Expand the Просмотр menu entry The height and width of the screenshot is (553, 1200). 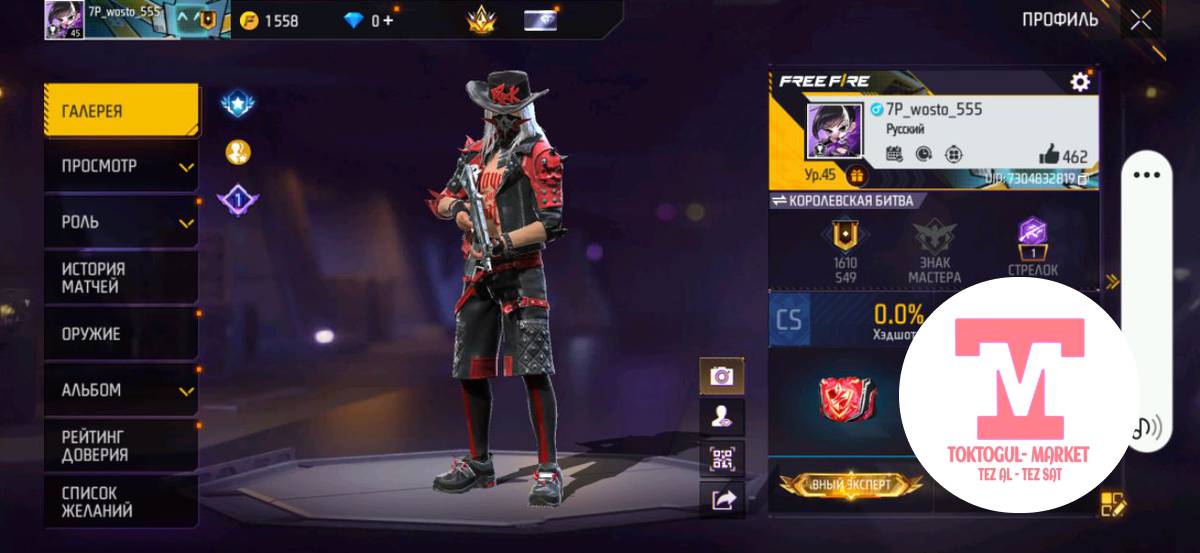click(121, 166)
